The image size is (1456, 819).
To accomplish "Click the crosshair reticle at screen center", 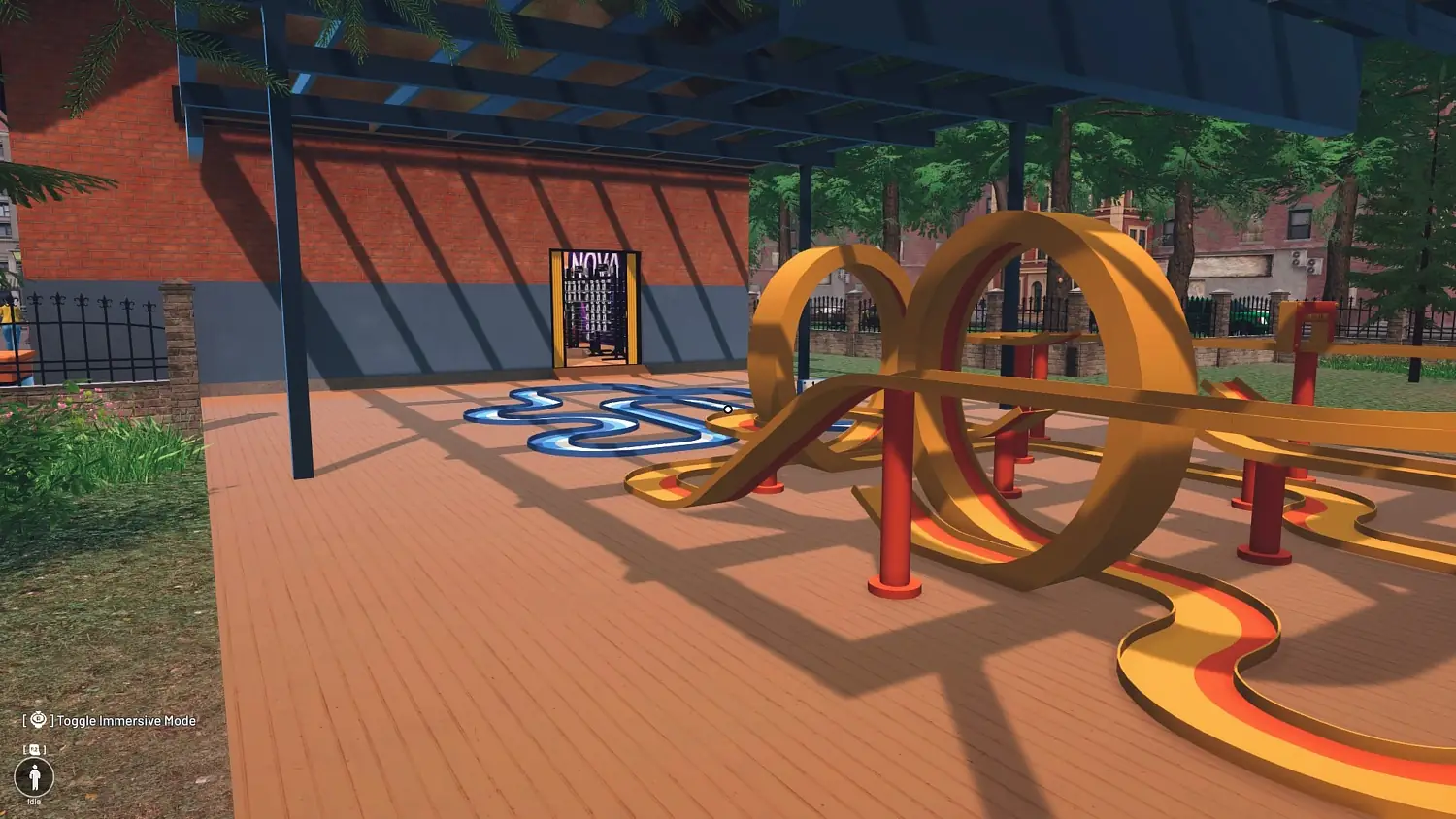I will tap(727, 409).
